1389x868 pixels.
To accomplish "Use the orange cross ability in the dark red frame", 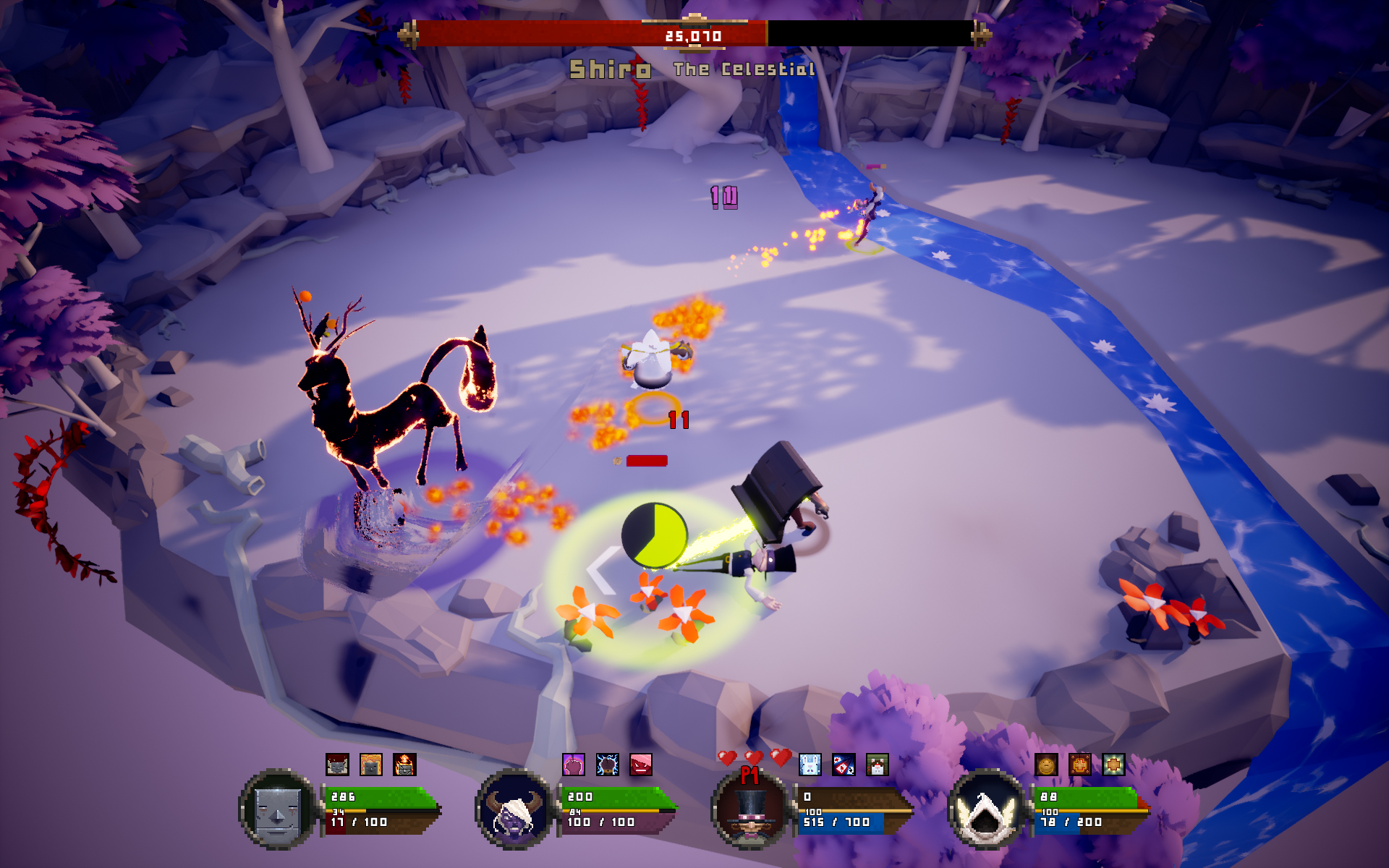I will [x=1080, y=765].
